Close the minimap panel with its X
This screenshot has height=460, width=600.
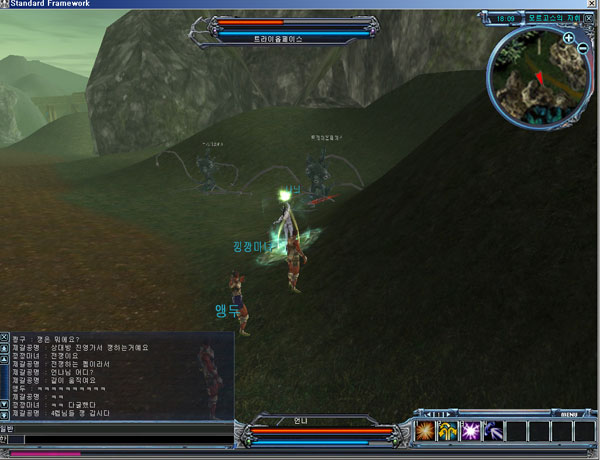coord(590,17)
